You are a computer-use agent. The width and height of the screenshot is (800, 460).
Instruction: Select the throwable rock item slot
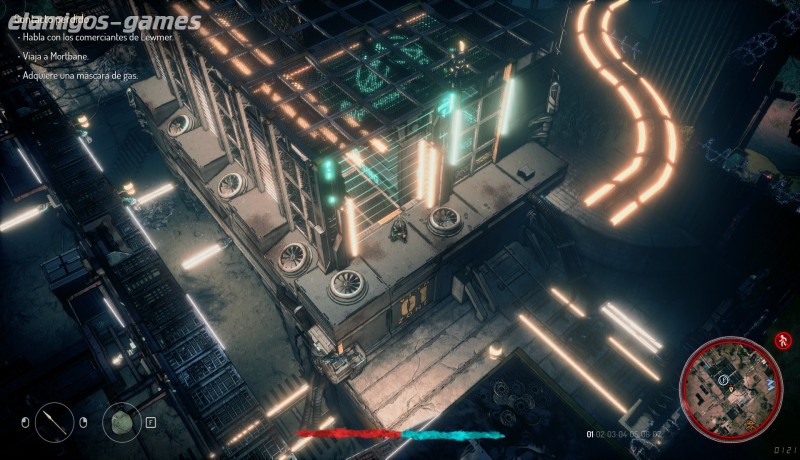pos(121,421)
